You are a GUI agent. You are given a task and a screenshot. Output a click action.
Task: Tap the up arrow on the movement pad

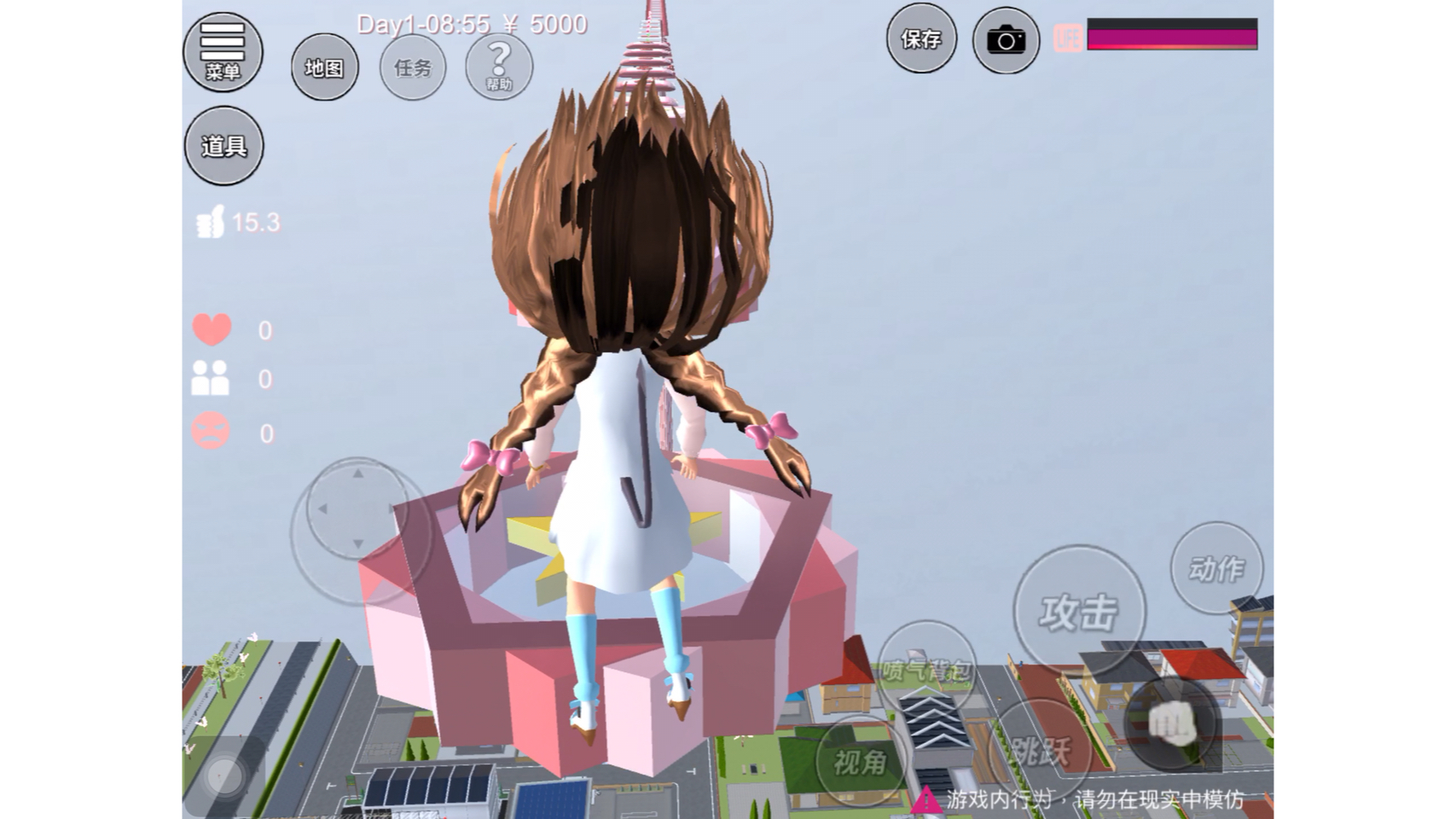(358, 473)
